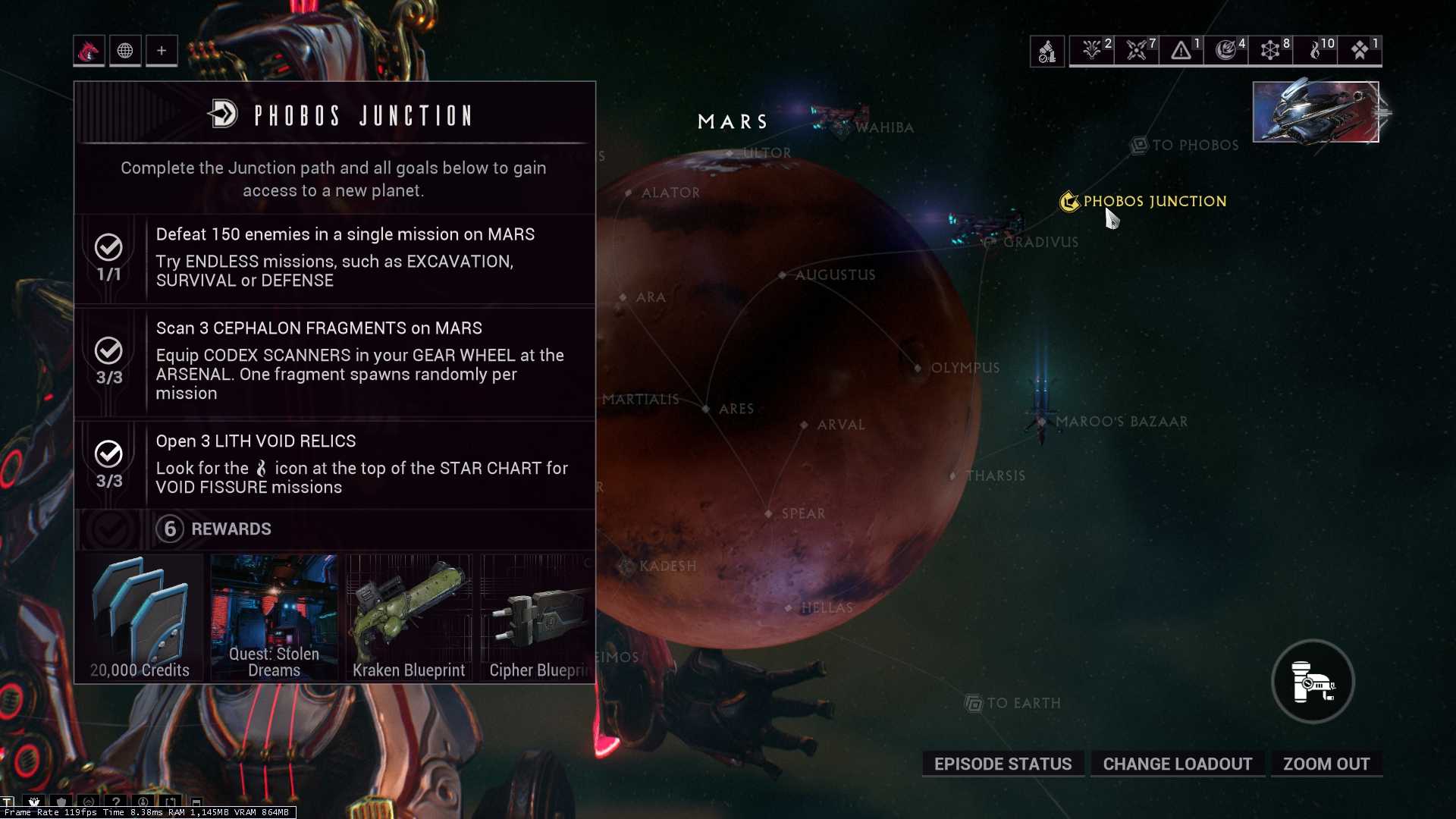
Task: Select the lotus-shaped filter icon showing 2
Action: [1092, 50]
